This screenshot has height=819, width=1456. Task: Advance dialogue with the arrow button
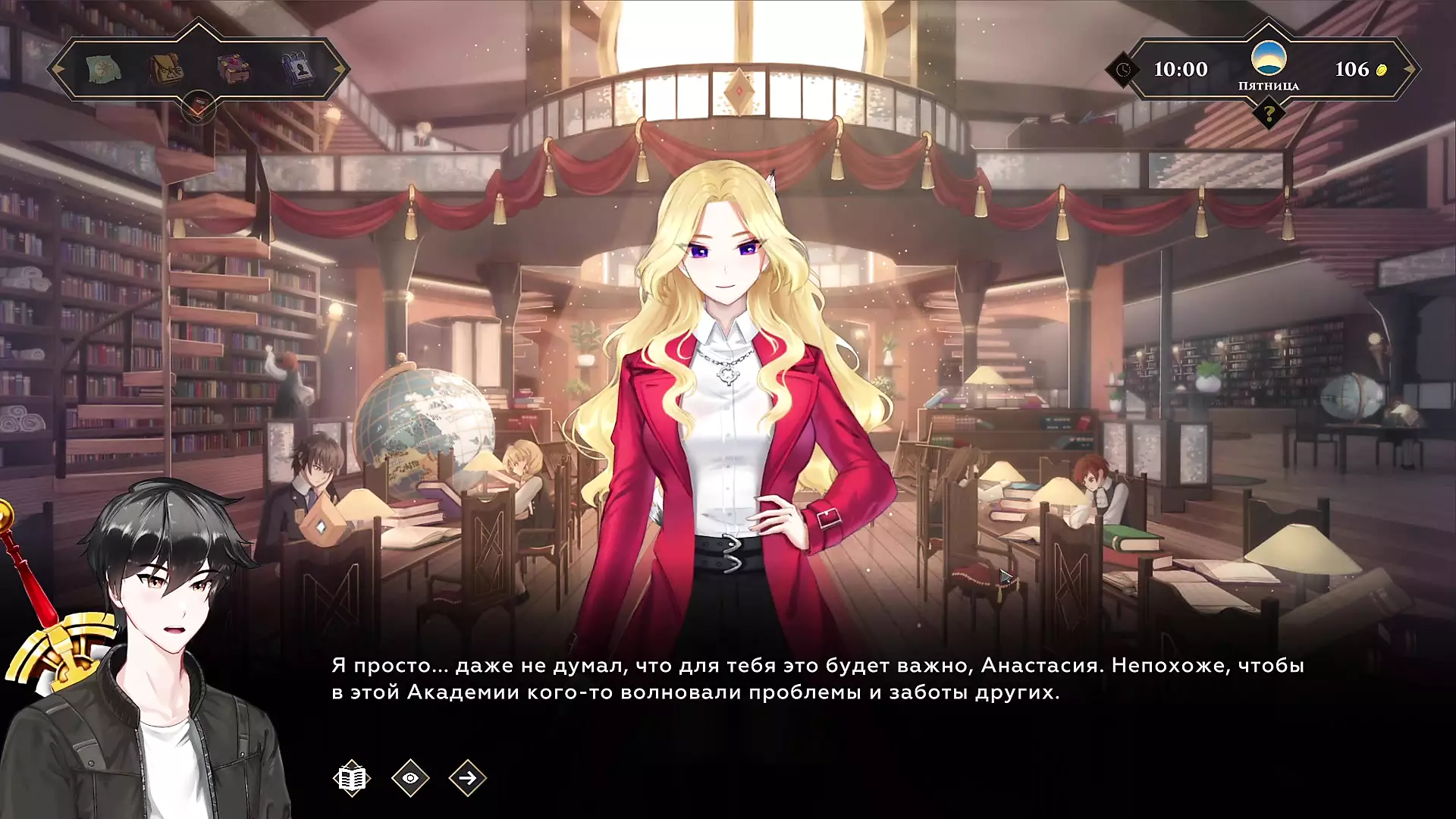click(x=467, y=778)
